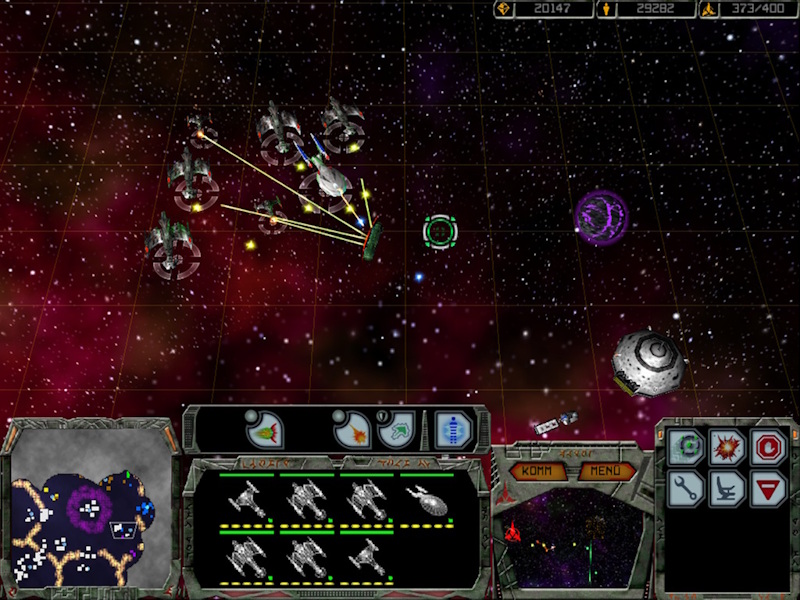Screen dimensions: 800x600
Task: Fire the green torpedo special weapon
Action: coord(265,430)
